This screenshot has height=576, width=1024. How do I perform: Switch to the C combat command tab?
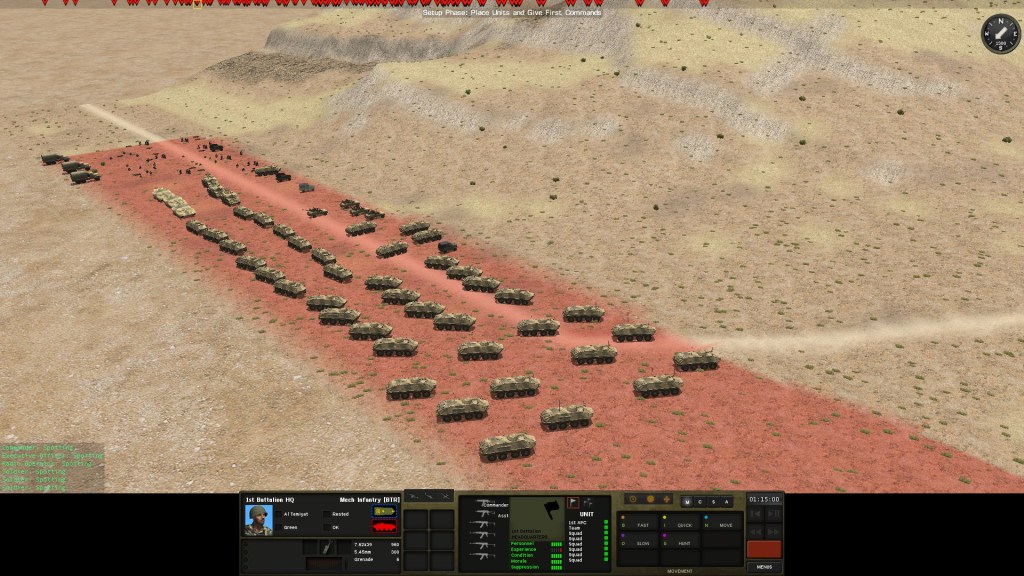pos(701,501)
